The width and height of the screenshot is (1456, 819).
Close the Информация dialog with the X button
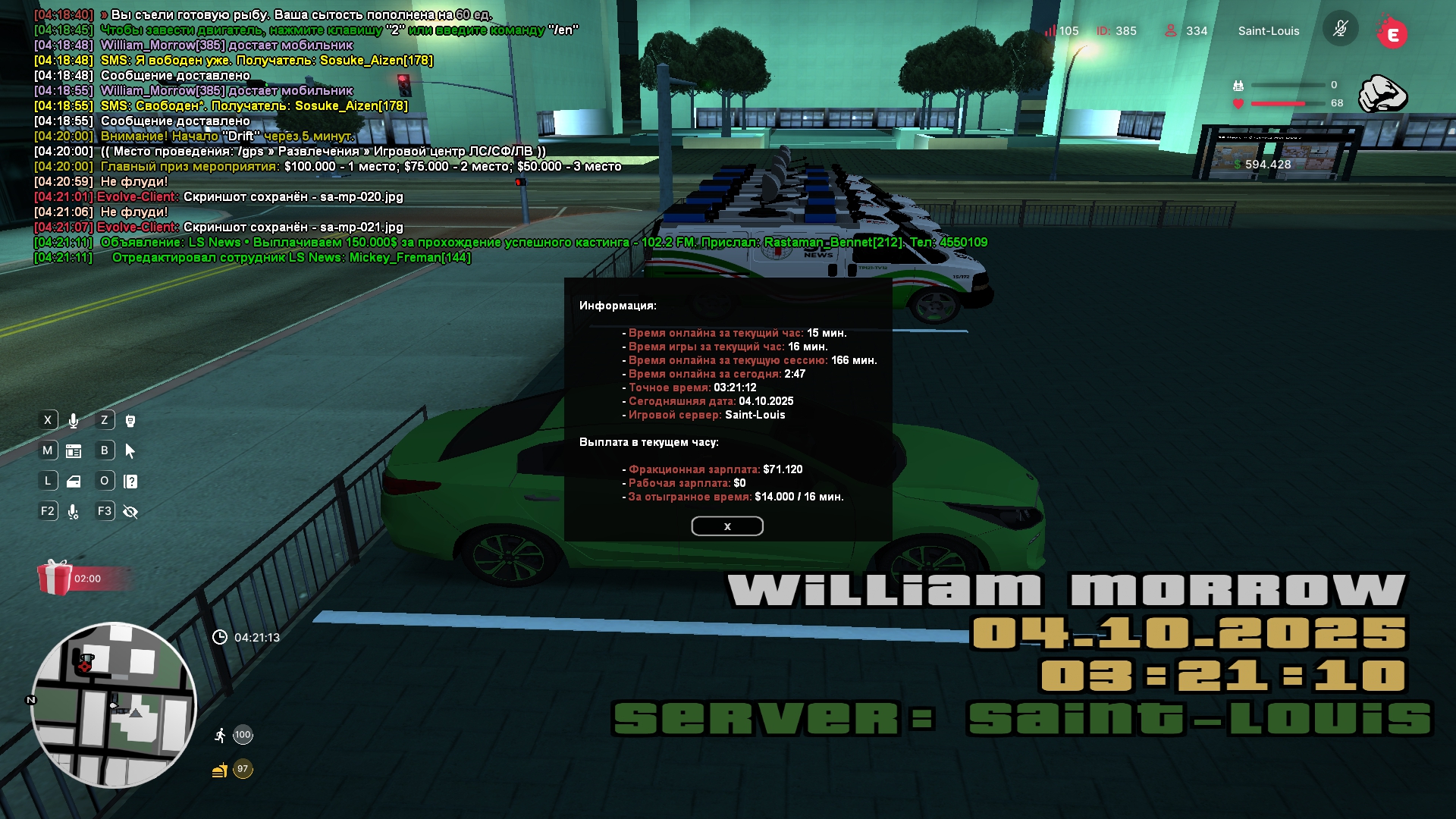726,526
